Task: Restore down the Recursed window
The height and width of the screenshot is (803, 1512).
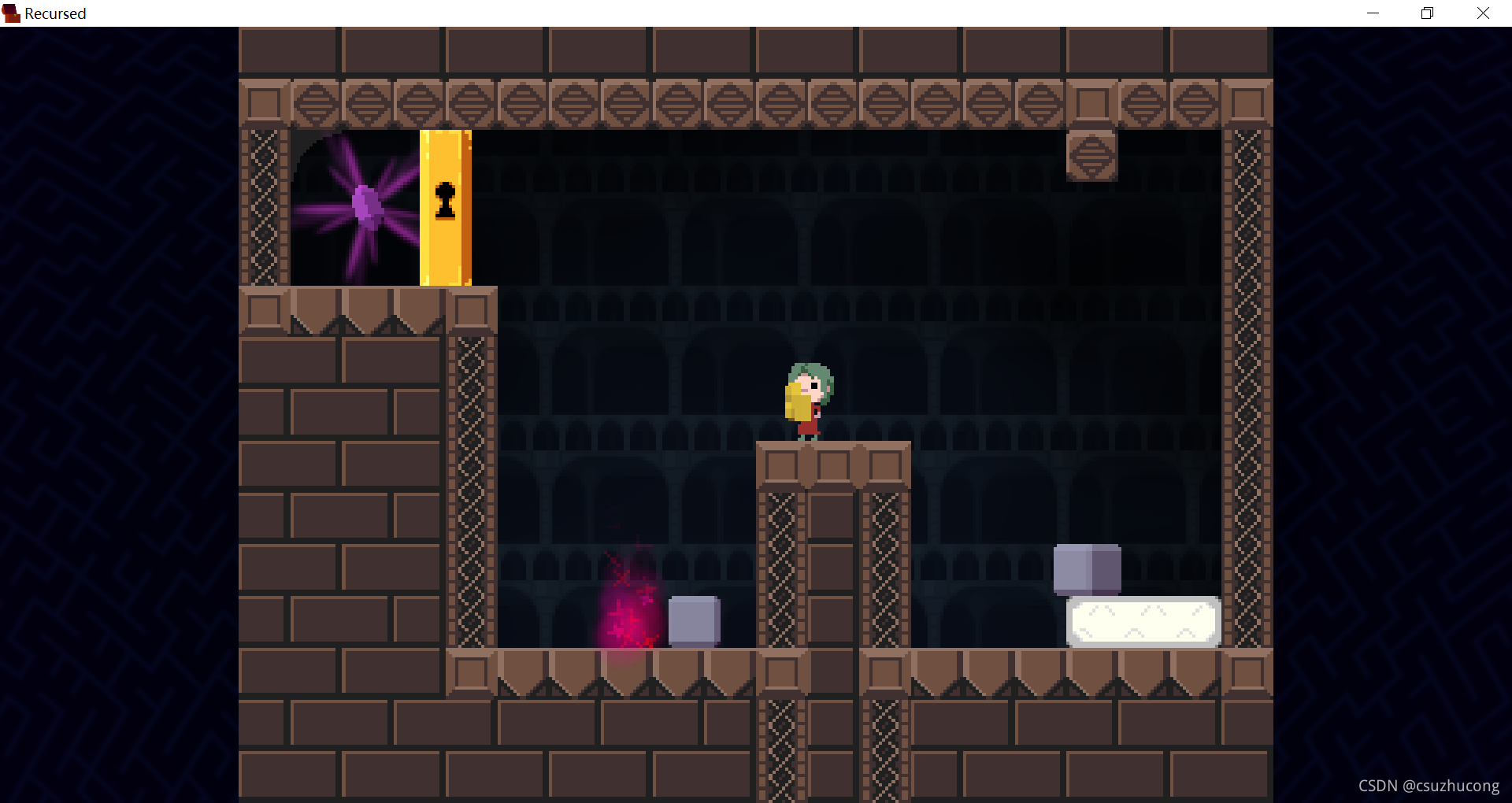Action: click(x=1427, y=13)
